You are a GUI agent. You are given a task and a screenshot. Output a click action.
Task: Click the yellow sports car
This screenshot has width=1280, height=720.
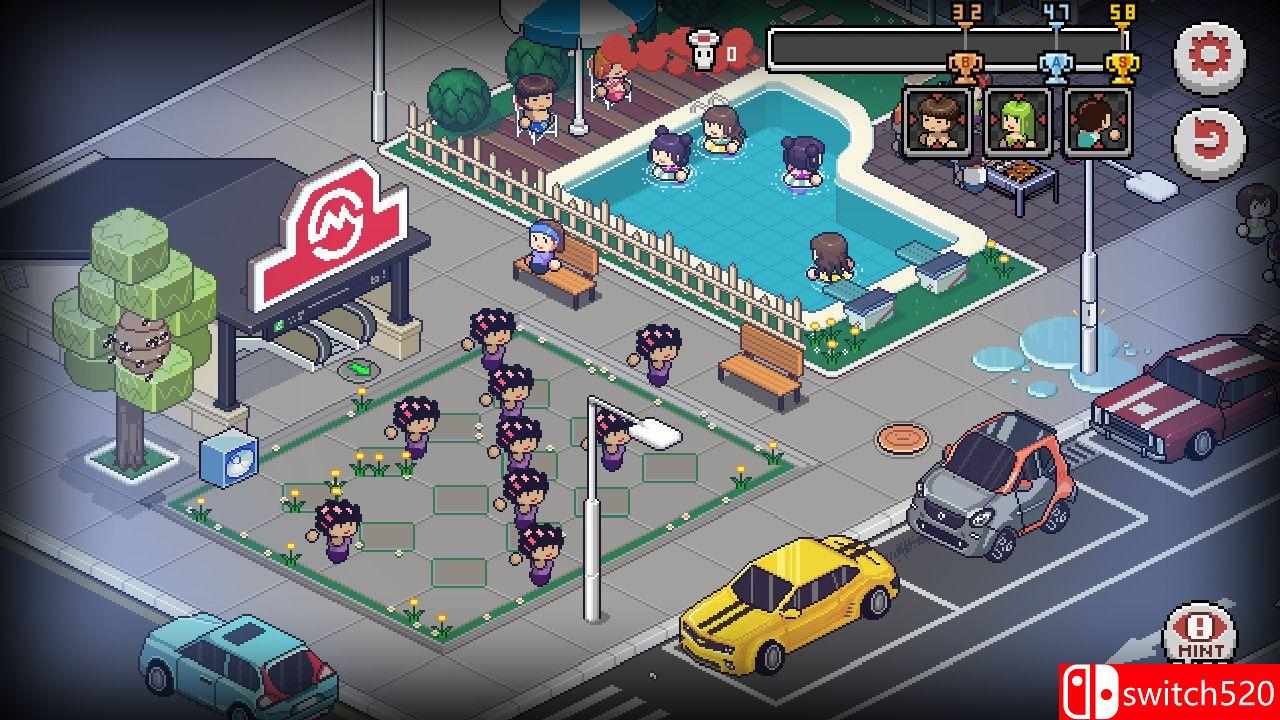790,600
